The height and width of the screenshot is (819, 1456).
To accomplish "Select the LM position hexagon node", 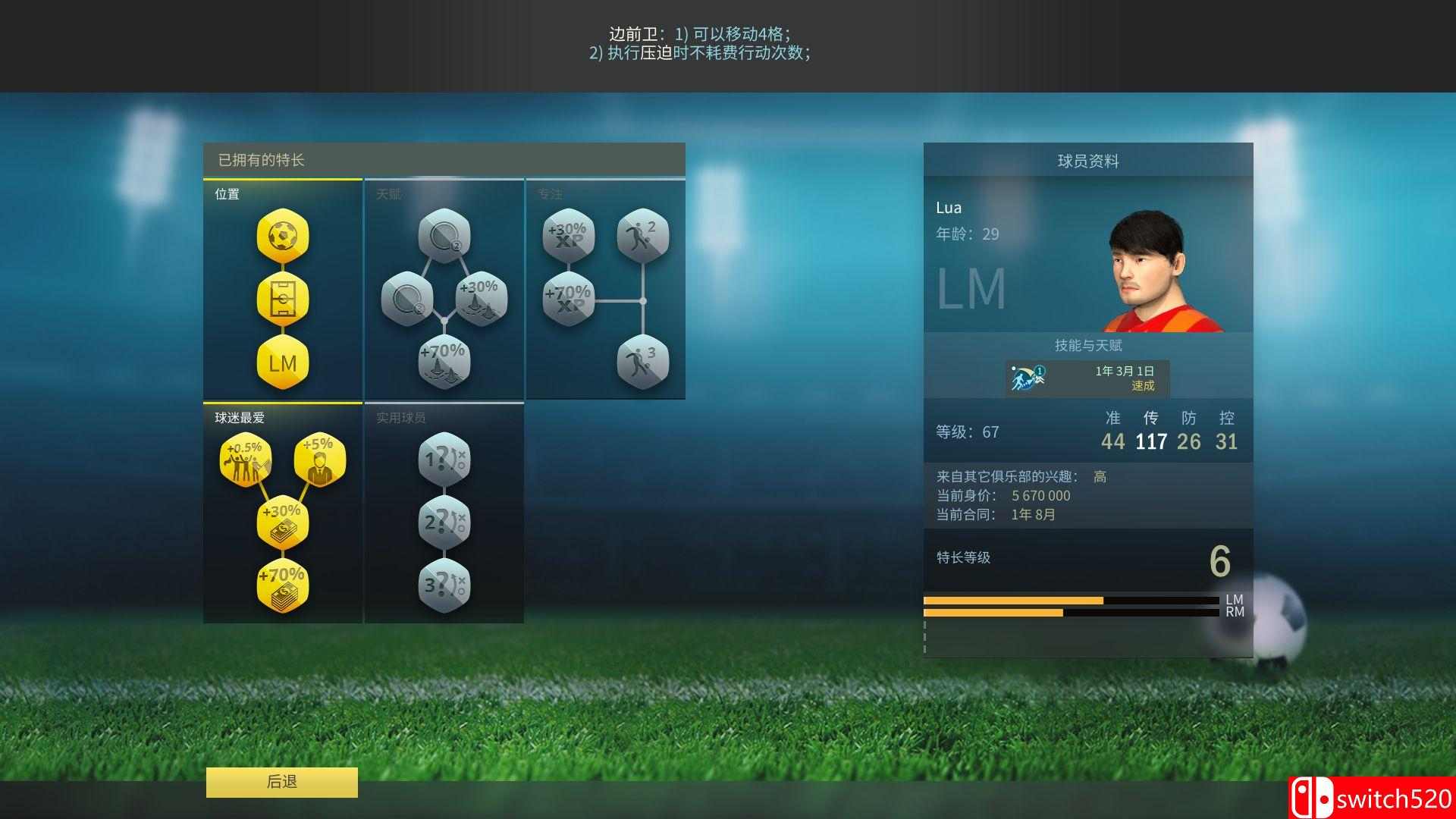I will pyautogui.click(x=281, y=364).
